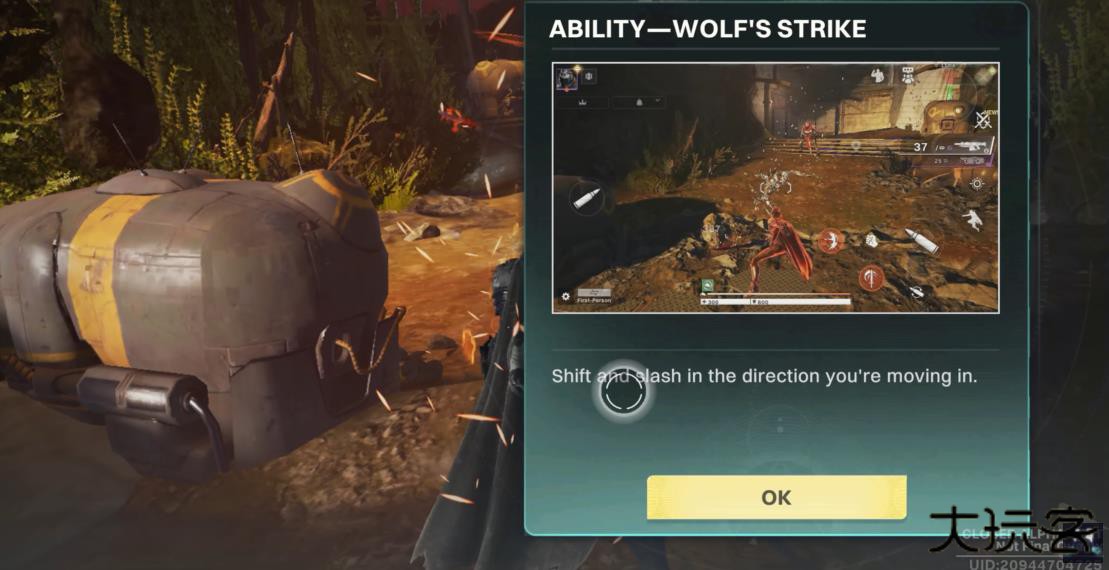Confirm the Wolf's Strike tutorial with OK

pyautogui.click(x=776, y=497)
